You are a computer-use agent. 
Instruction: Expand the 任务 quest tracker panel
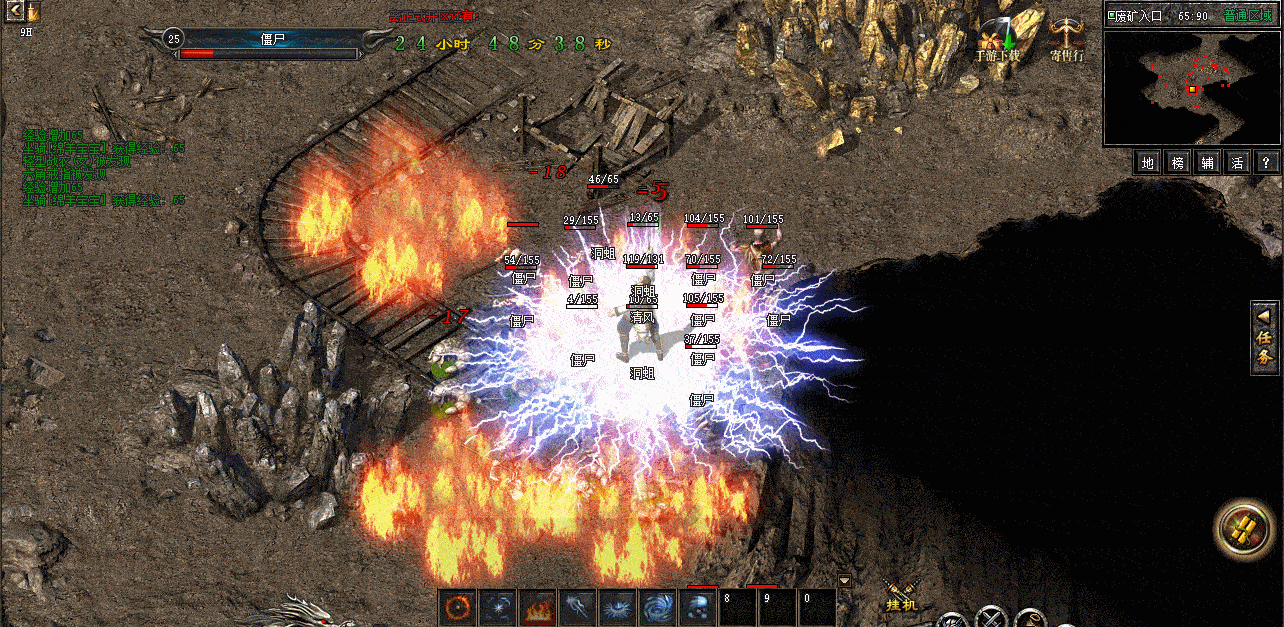[1265, 338]
